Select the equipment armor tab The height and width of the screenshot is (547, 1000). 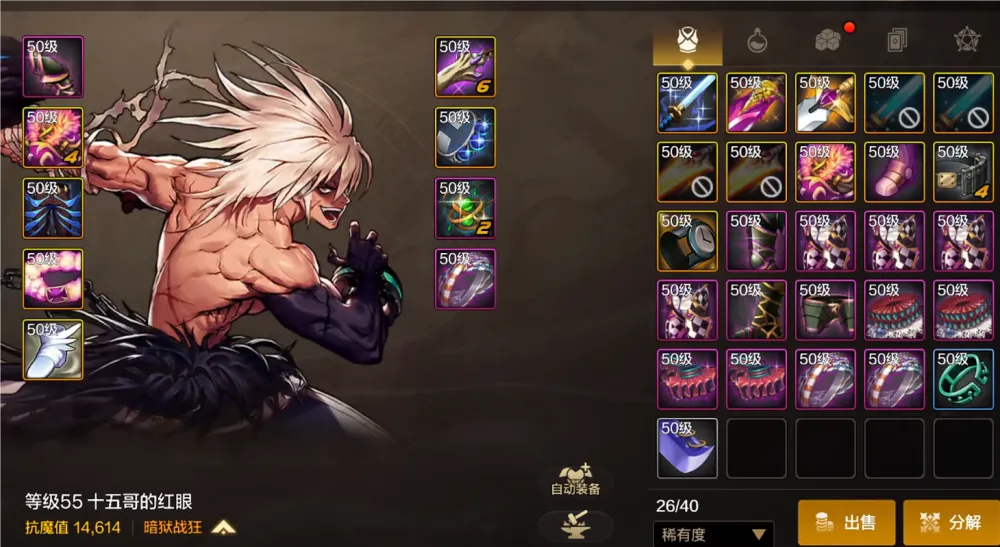click(x=688, y=41)
